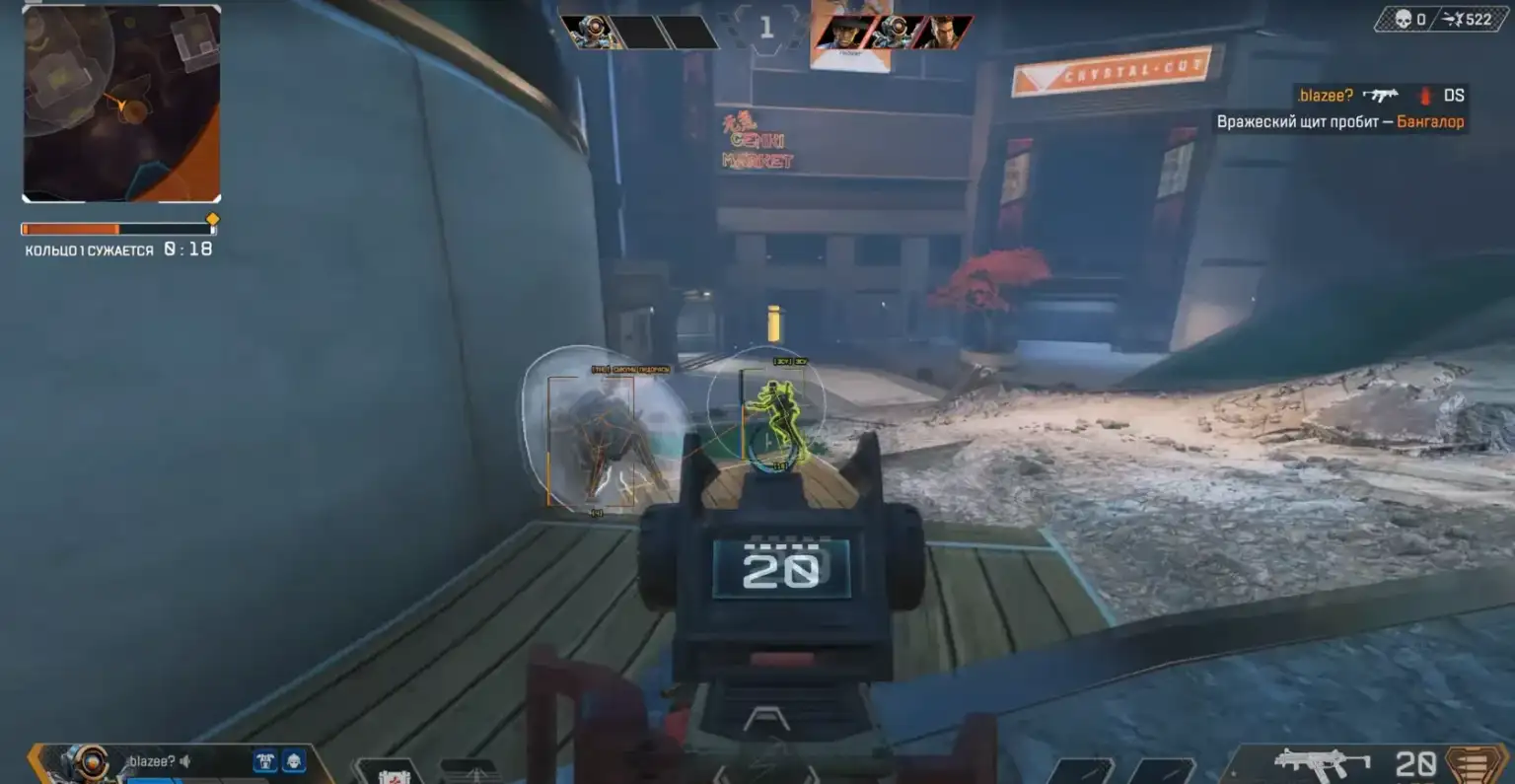The height and width of the screenshot is (784, 1515).
Task: Click the player's Pathfinder portrait beside blazee?
Action: coord(89,763)
